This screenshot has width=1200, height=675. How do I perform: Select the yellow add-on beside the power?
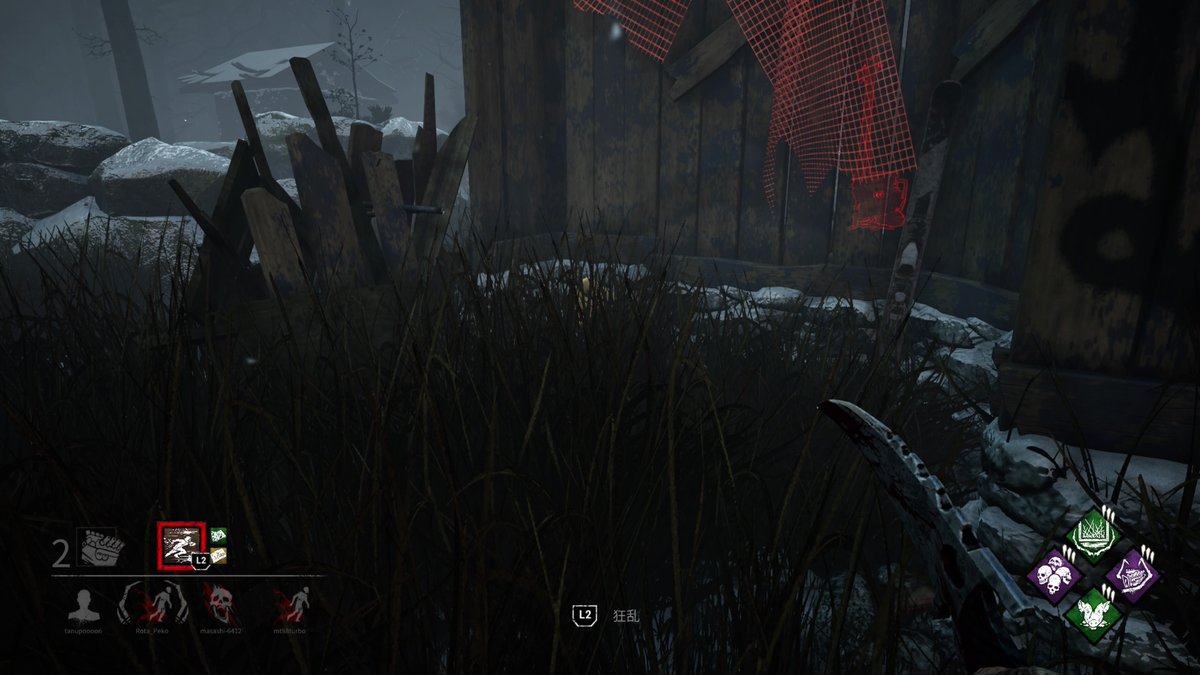coord(219,555)
